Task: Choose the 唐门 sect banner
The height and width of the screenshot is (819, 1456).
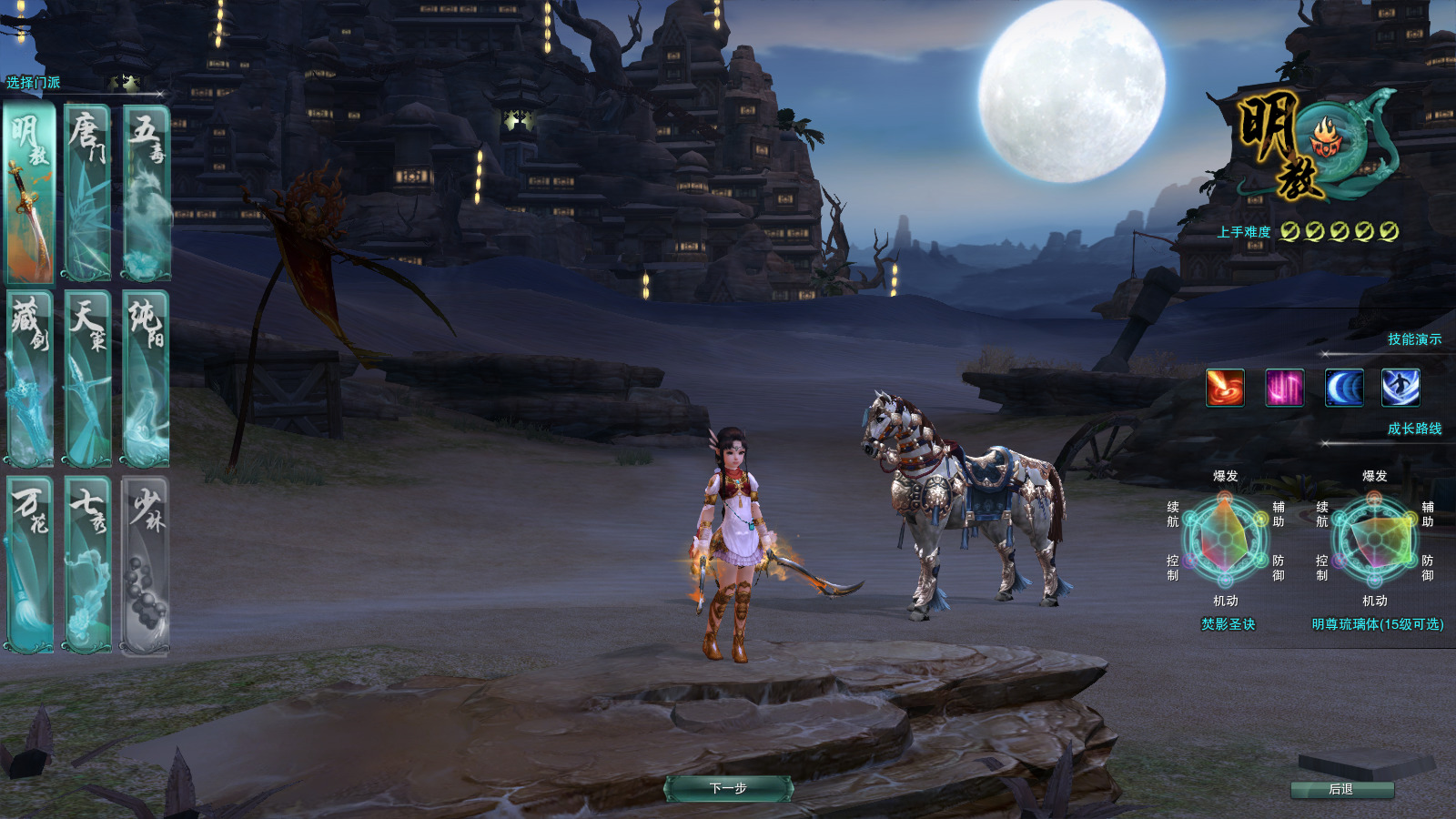Action: coord(87,194)
